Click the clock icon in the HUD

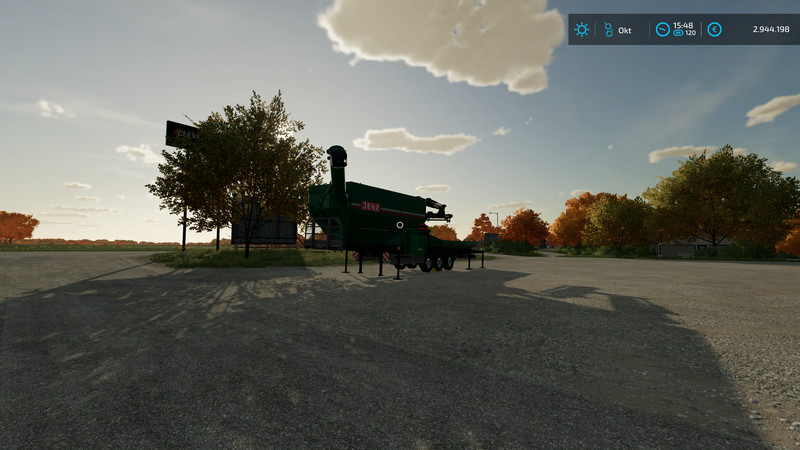point(662,30)
